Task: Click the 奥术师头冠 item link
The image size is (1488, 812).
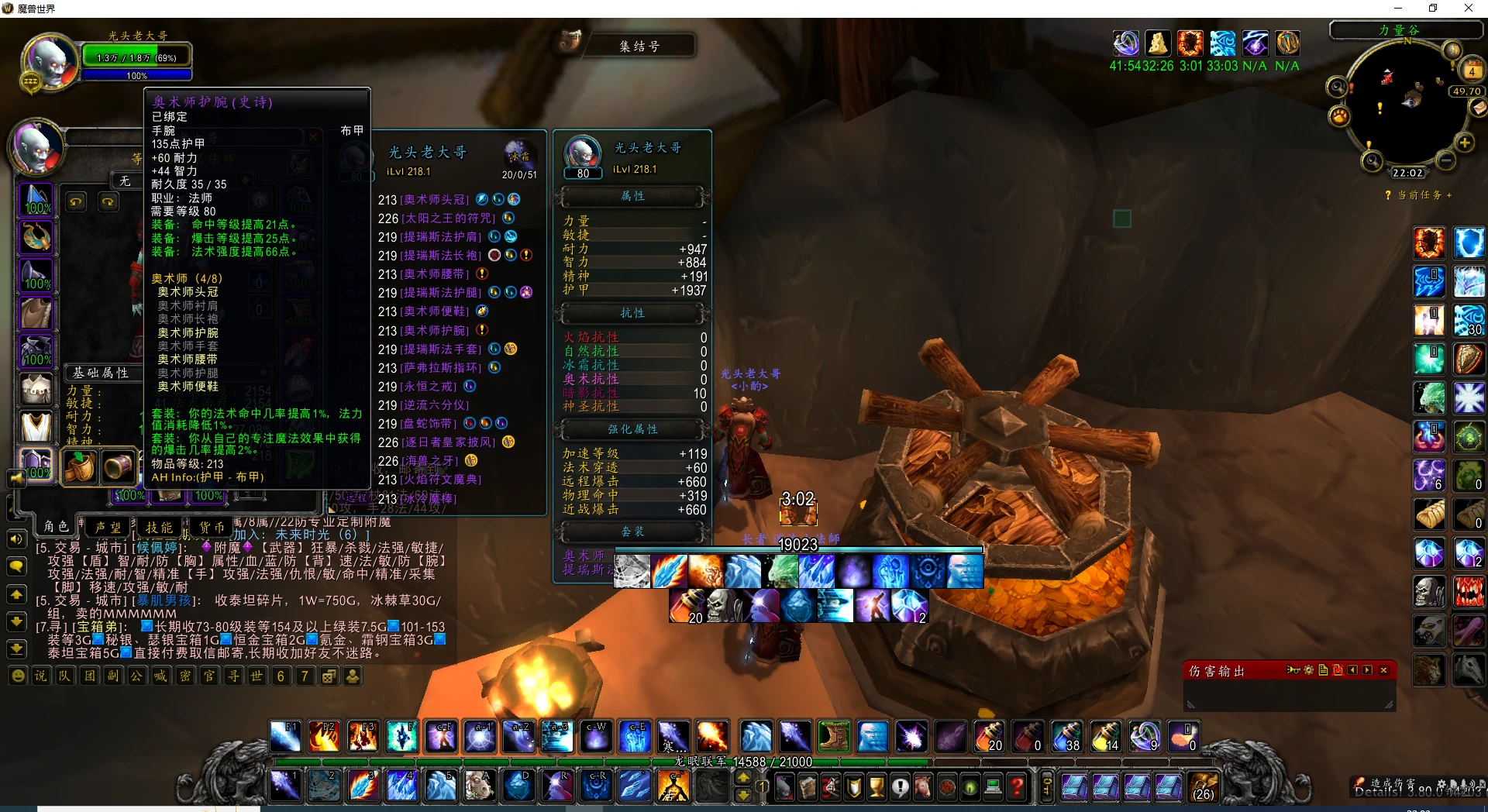Action: tap(435, 200)
